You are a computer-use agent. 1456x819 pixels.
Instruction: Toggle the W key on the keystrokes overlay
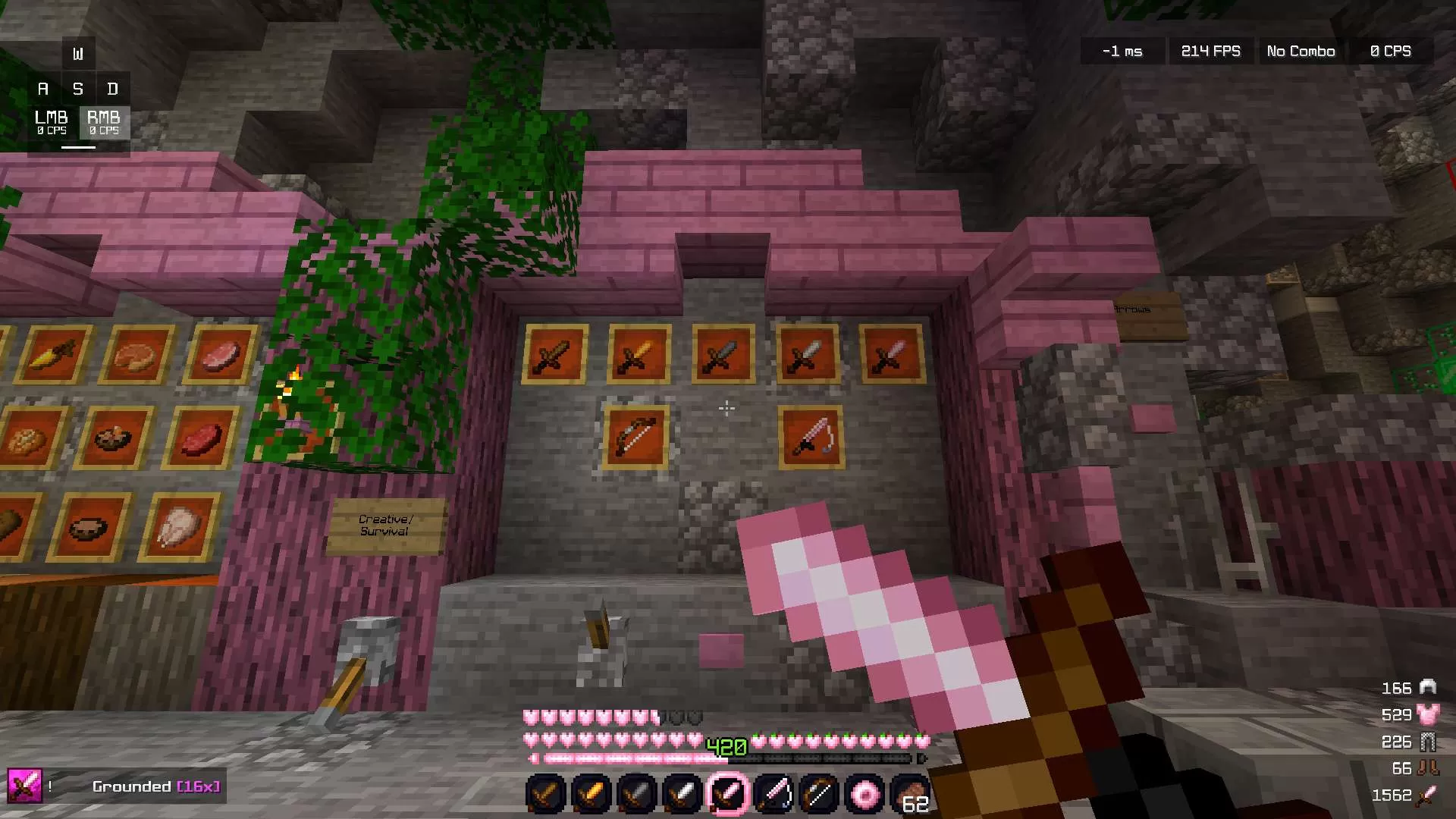78,53
